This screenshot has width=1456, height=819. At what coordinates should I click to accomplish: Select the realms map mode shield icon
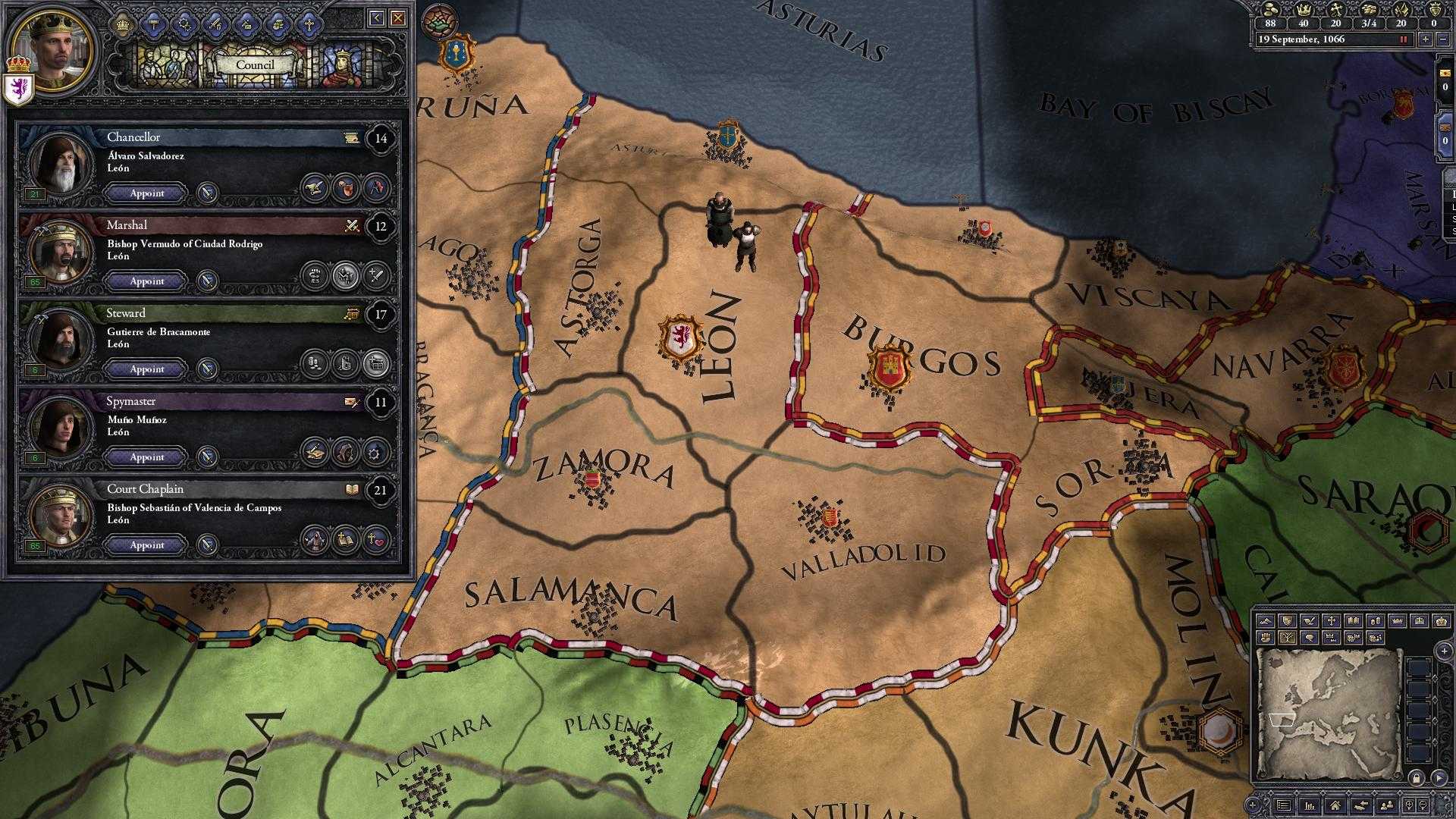pyautogui.click(x=1286, y=620)
